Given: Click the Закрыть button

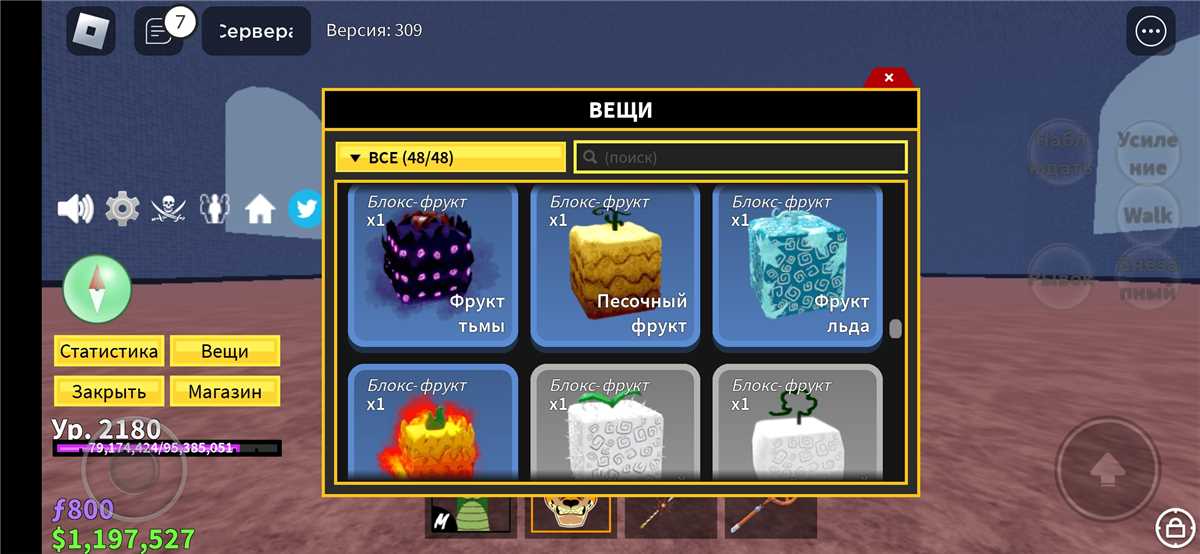Looking at the screenshot, I should click(108, 392).
